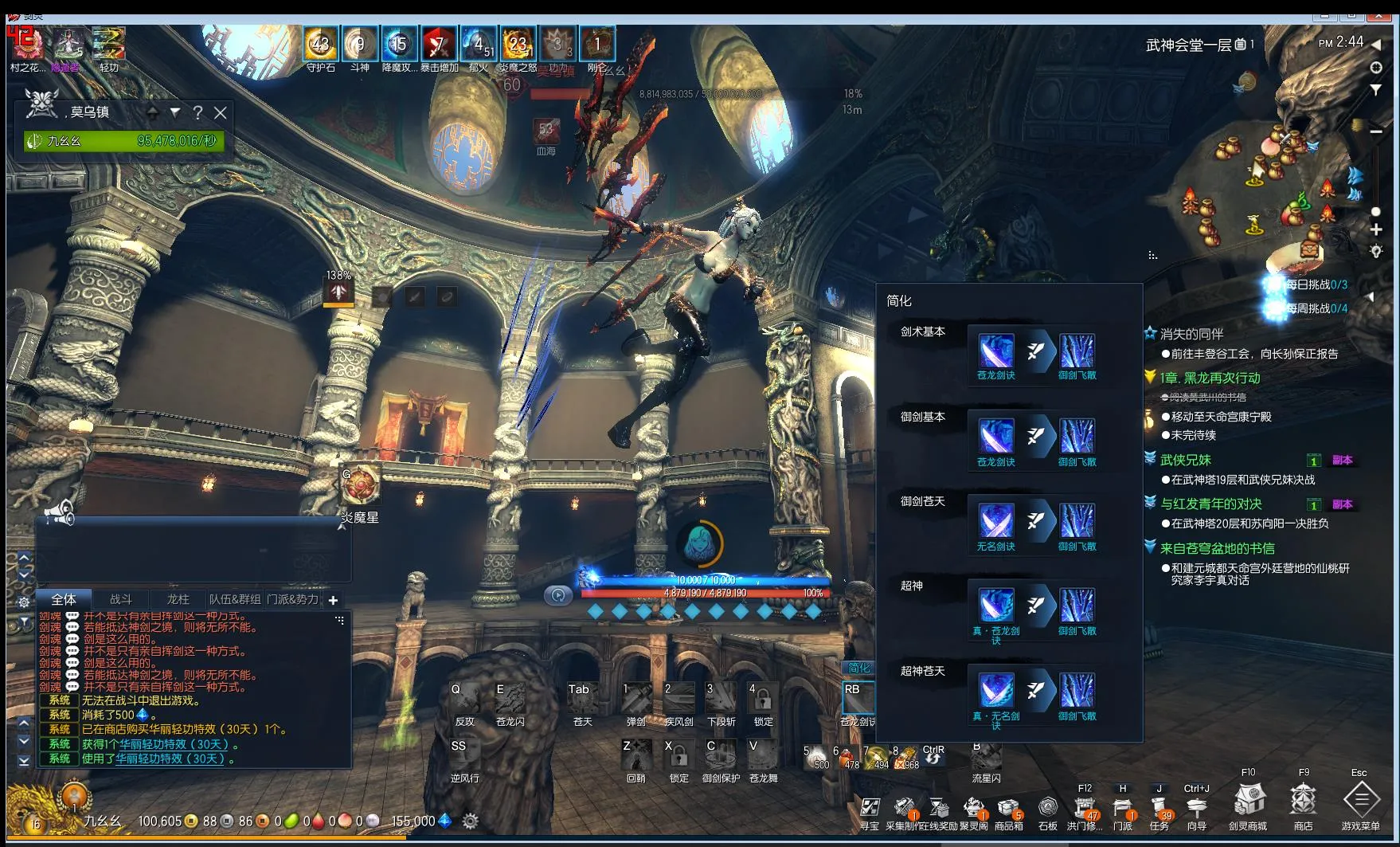Viewport: 1400px width, 847px height.
Task: Select 苍龙剑诀 icon in 剑术基本 row
Action: (x=995, y=351)
